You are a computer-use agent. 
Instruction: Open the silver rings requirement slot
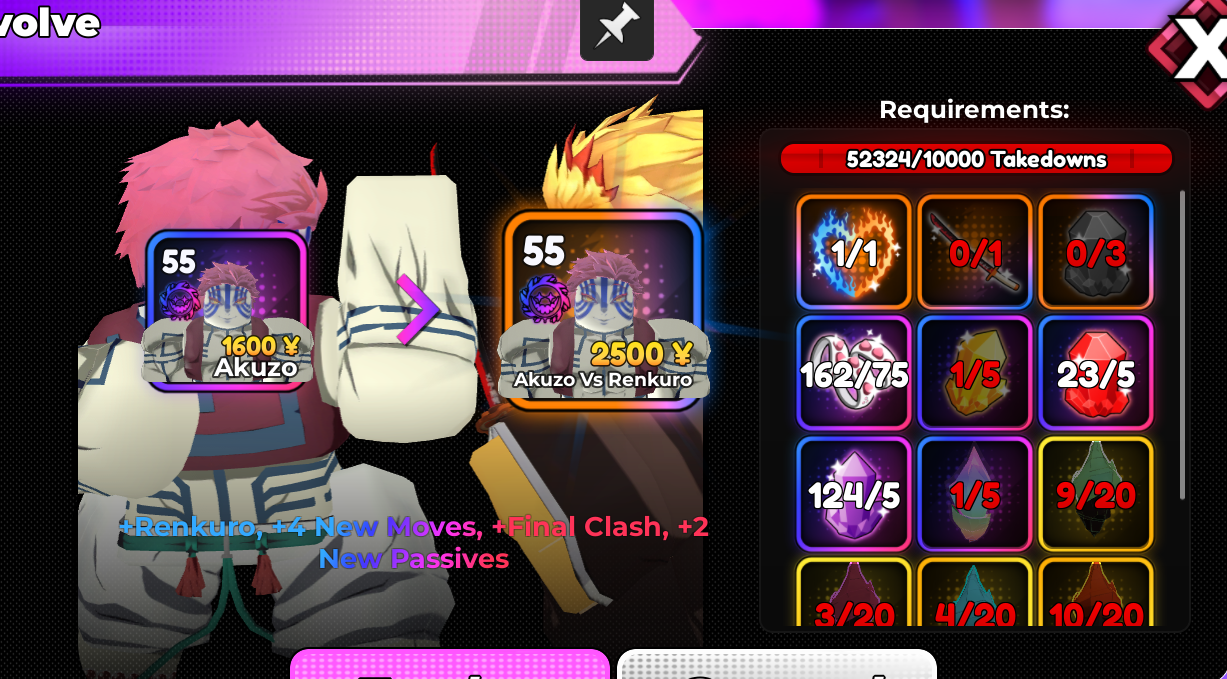(853, 373)
